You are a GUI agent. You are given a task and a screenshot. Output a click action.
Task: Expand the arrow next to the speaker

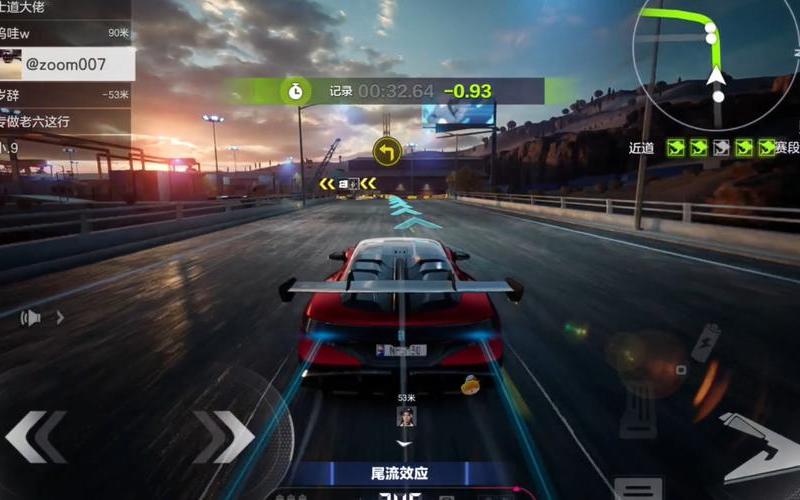60,318
